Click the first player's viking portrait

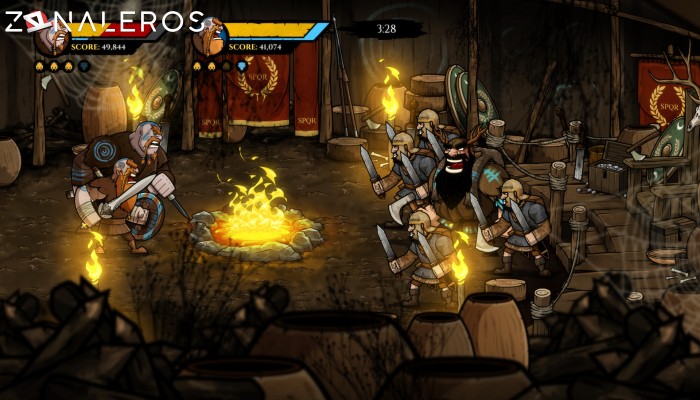point(50,40)
